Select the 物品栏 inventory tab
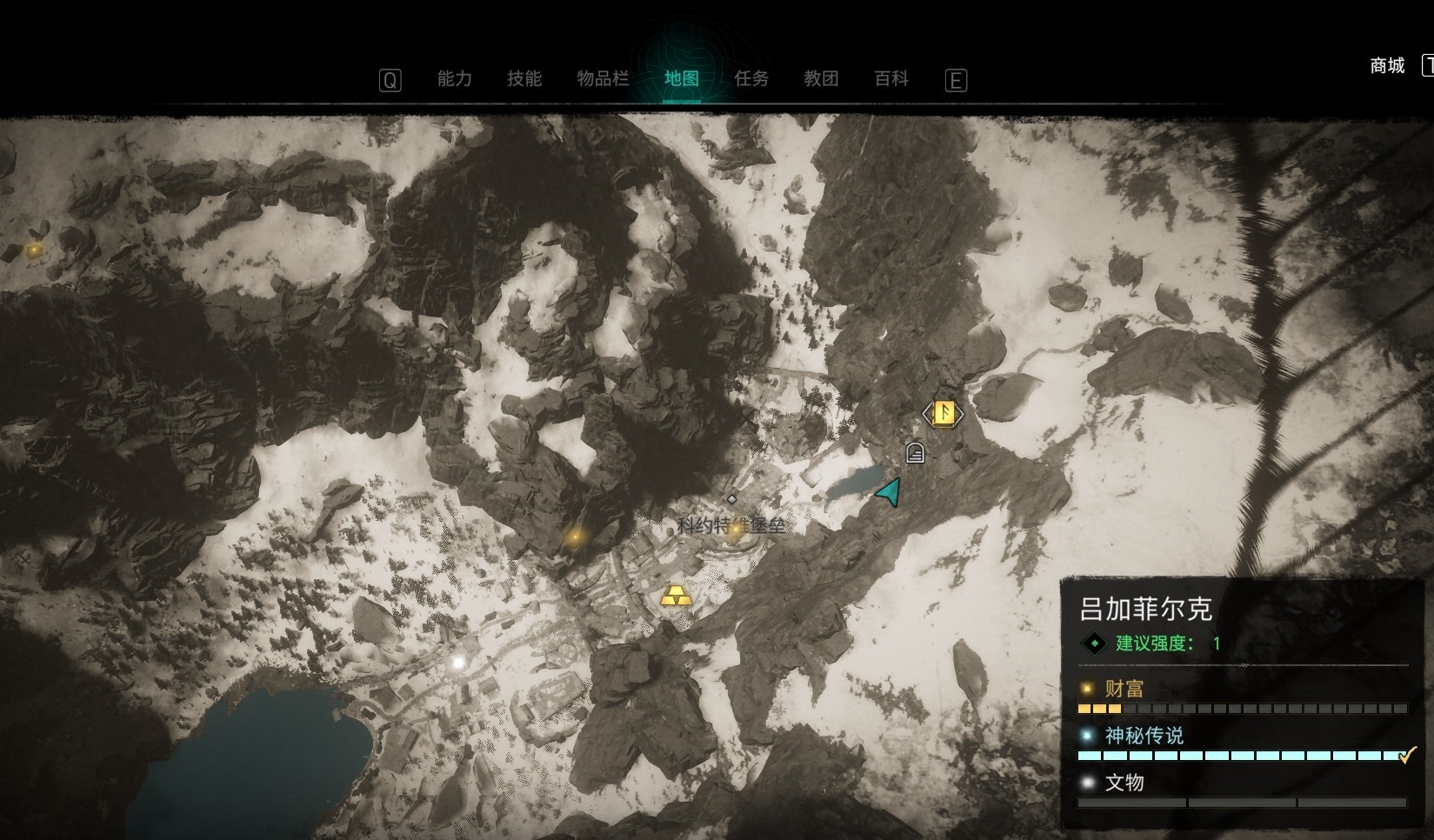 click(x=603, y=79)
